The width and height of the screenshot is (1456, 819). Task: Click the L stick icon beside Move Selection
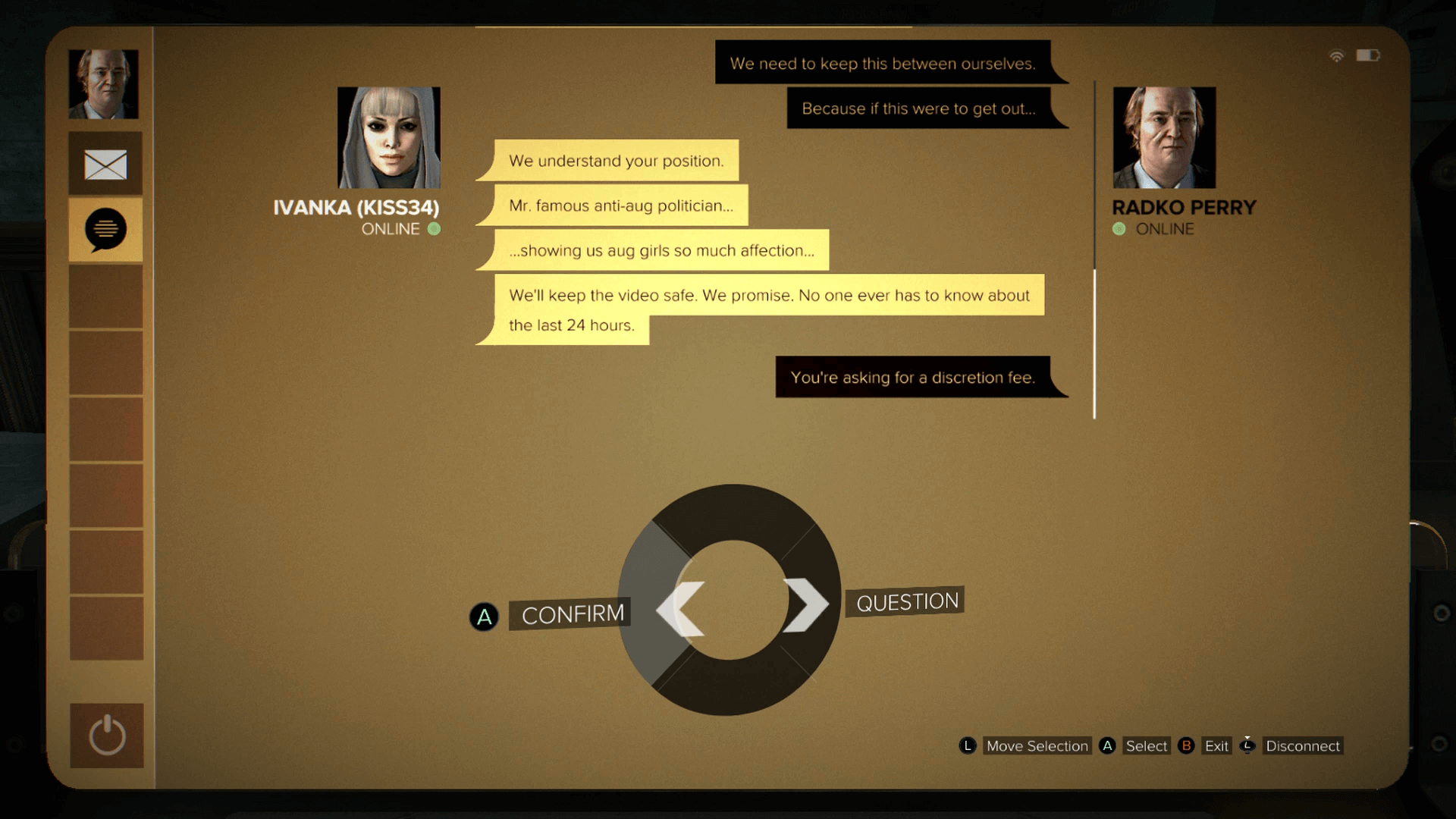(968, 745)
